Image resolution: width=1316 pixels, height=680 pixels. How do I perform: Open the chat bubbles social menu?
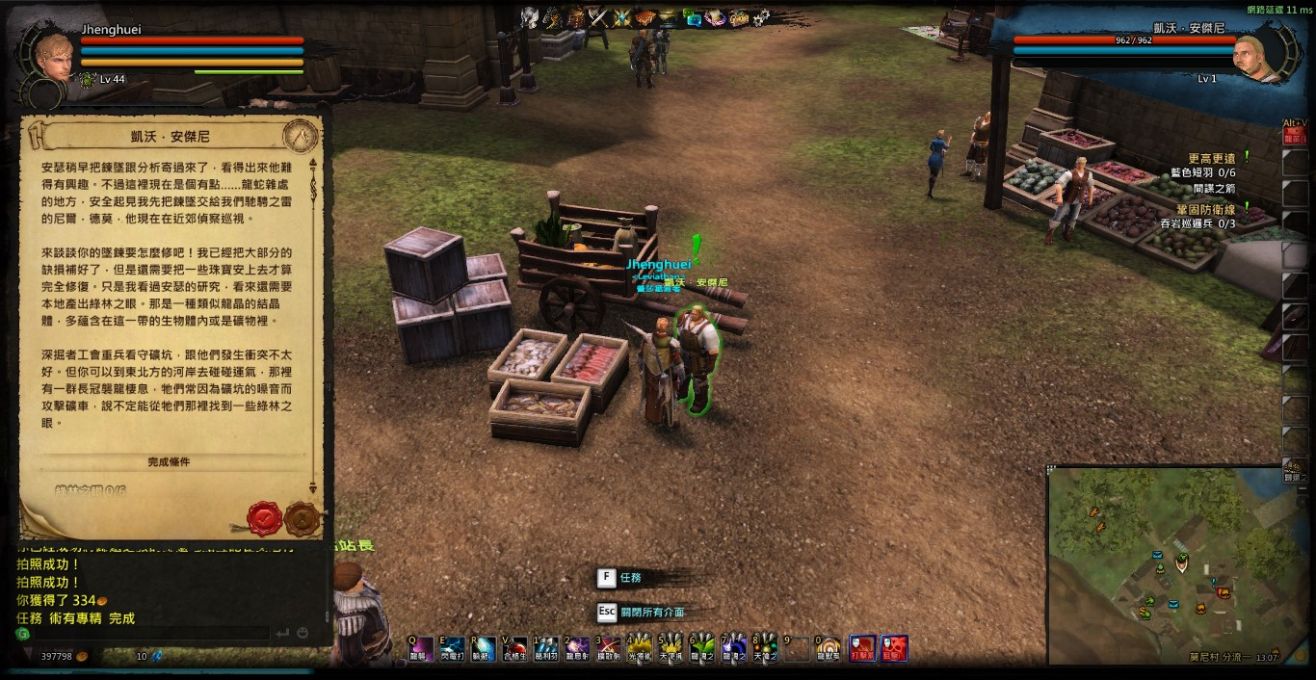pyautogui.click(x=693, y=17)
